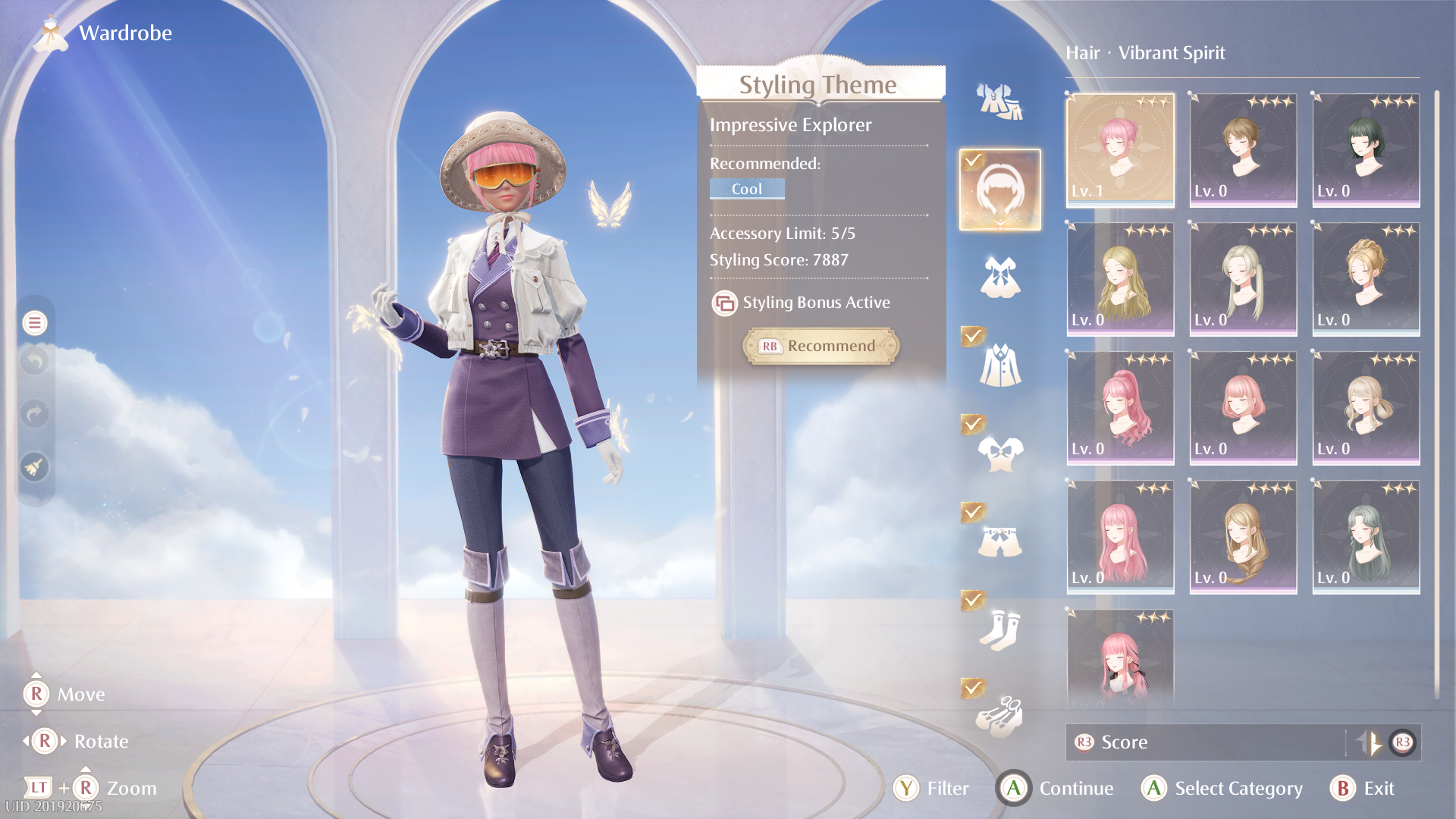
Task: Open the list menu icon on left sidebar
Action: pyautogui.click(x=35, y=323)
